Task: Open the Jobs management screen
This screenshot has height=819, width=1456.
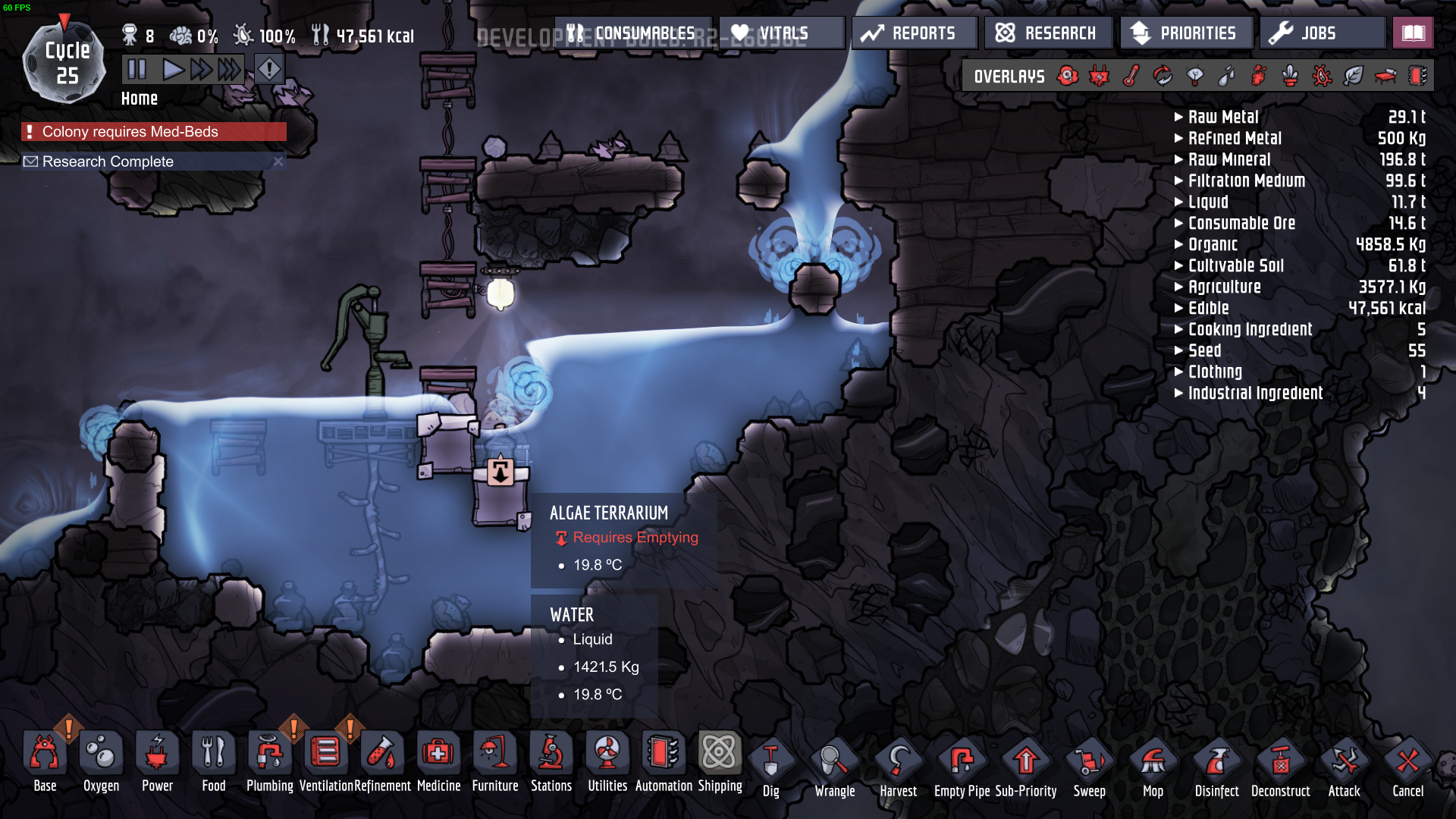Action: (1320, 33)
